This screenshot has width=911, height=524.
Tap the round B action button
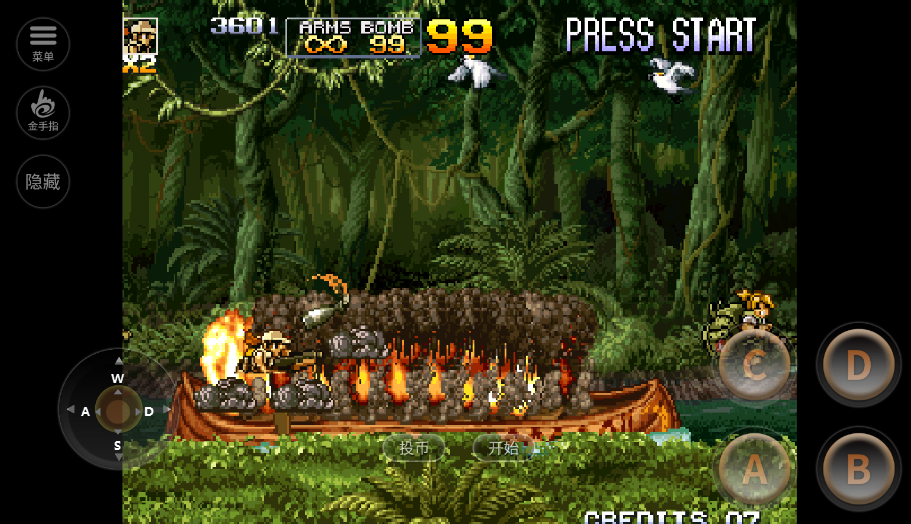(x=858, y=469)
